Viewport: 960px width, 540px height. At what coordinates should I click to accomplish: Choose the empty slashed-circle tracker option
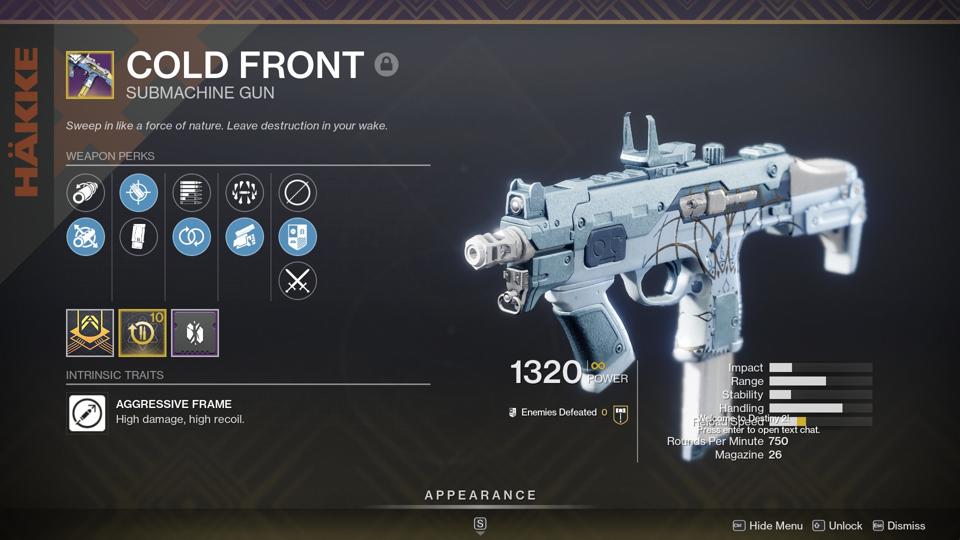pos(297,193)
